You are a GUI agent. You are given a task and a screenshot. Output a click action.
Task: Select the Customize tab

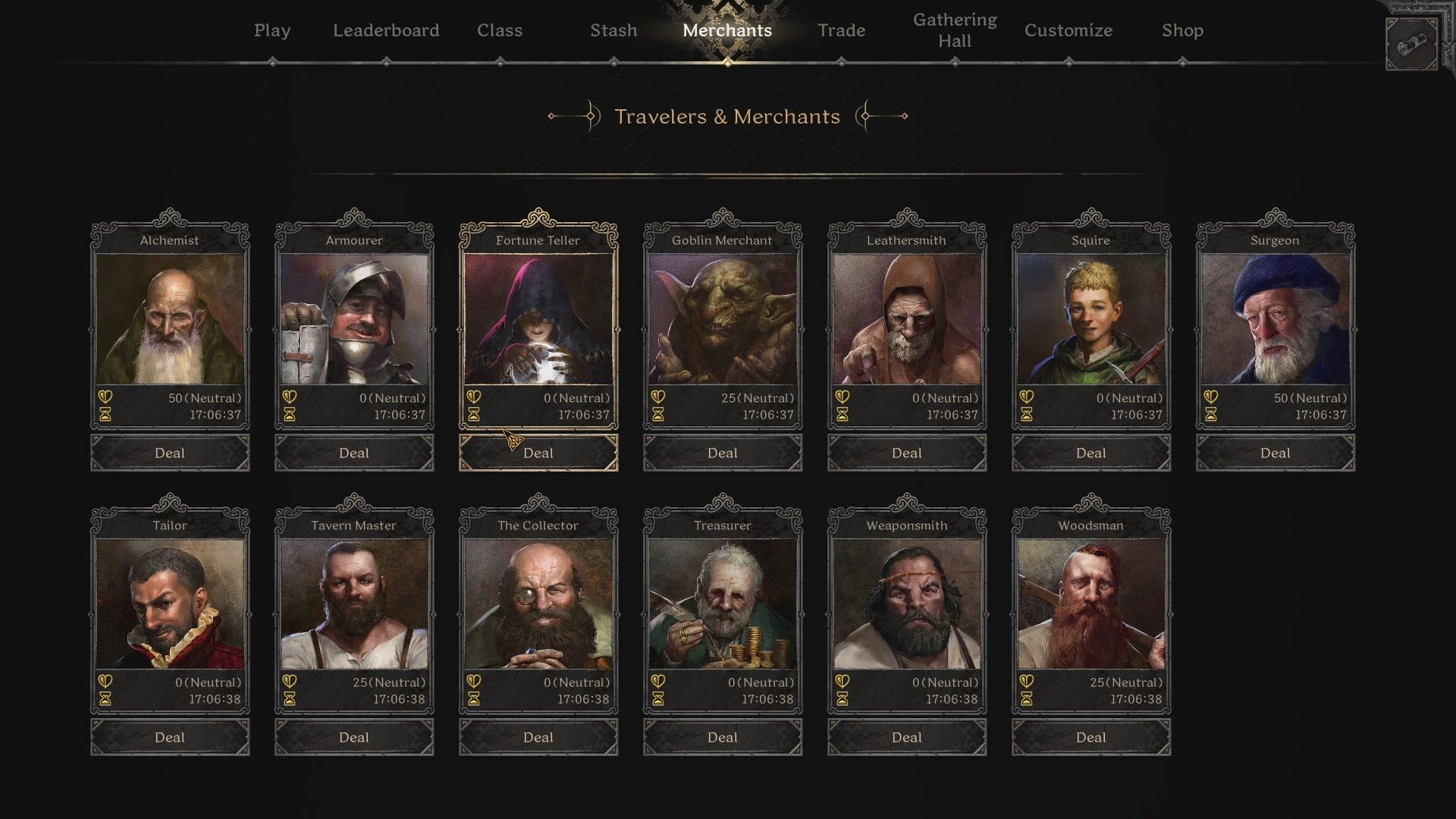pos(1068,30)
